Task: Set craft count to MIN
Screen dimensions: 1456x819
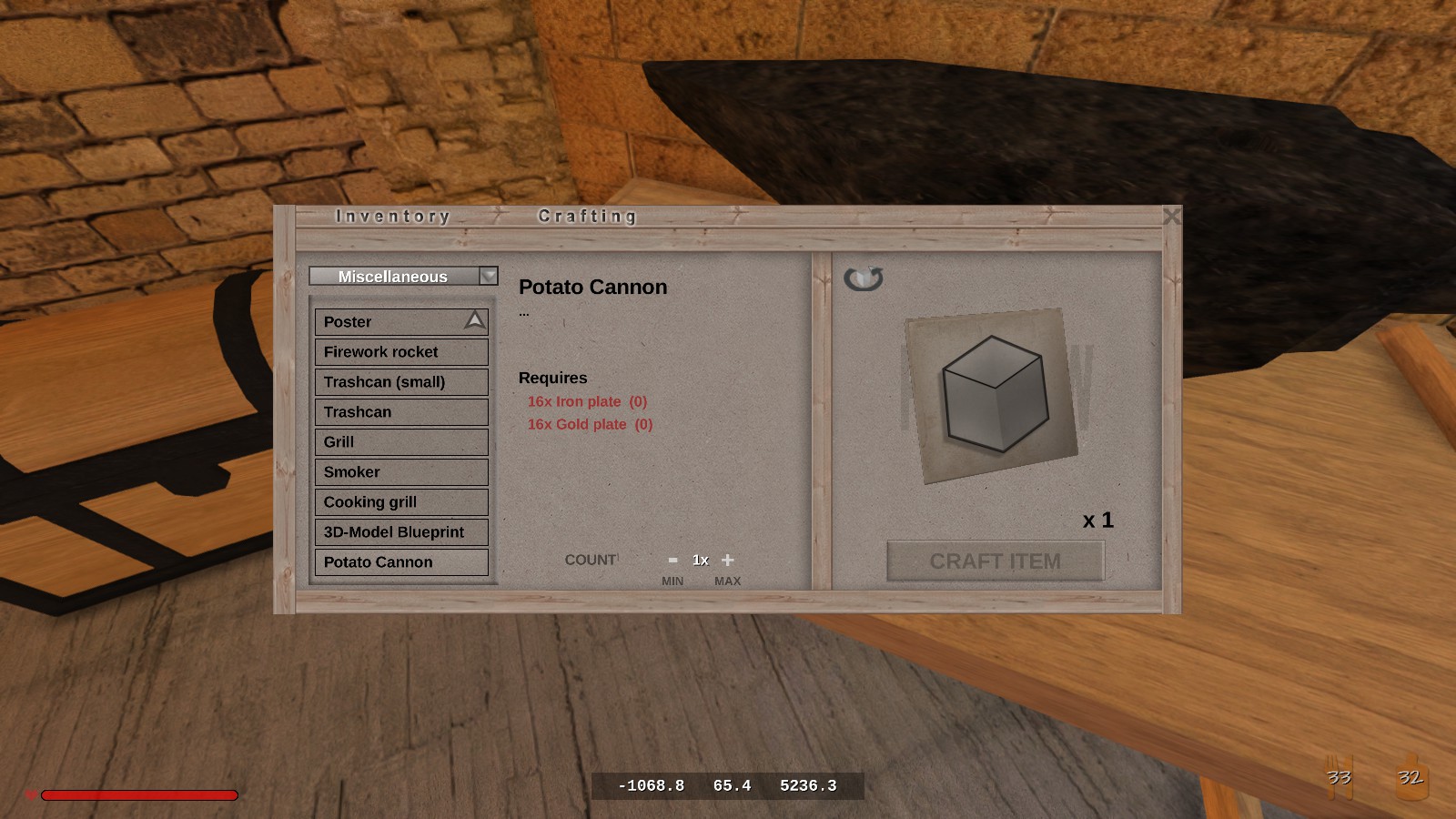Action: pyautogui.click(x=672, y=581)
